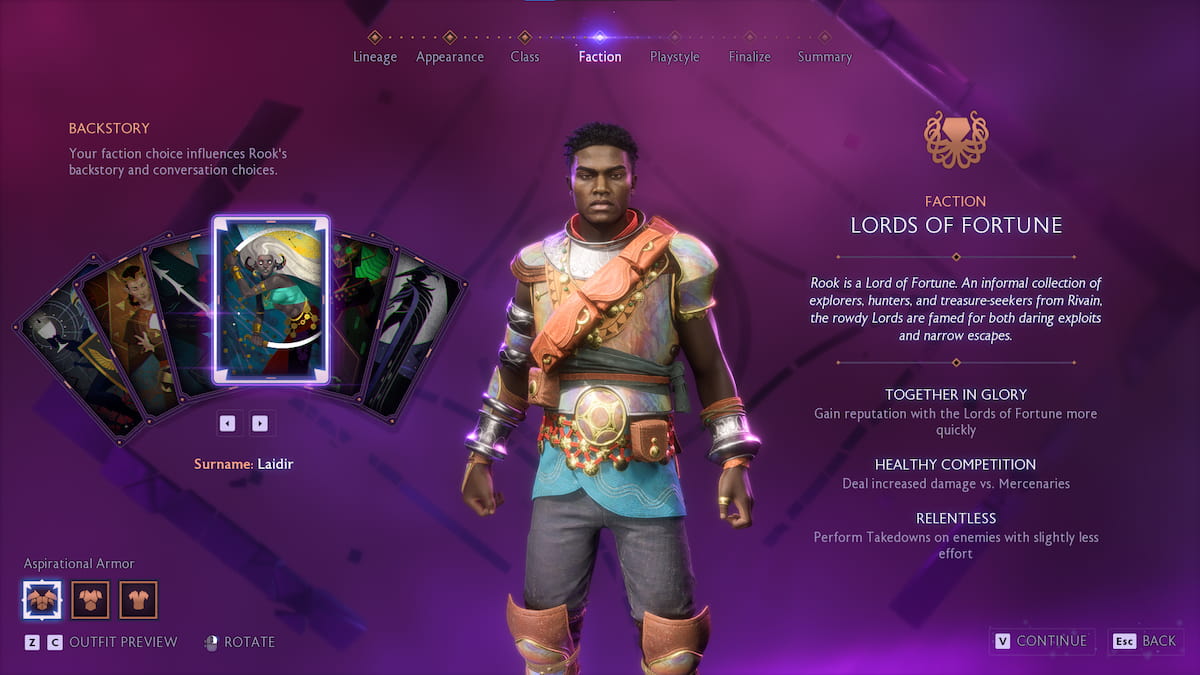
Task: Go back to the previous screen
Action: pos(1146,641)
